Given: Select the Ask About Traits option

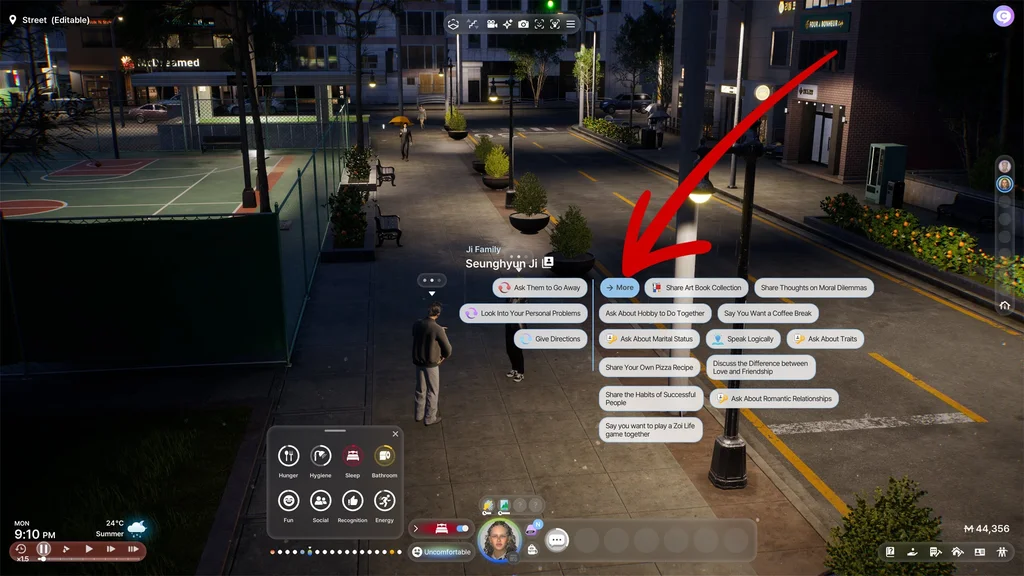Looking at the screenshot, I should pyautogui.click(x=825, y=339).
